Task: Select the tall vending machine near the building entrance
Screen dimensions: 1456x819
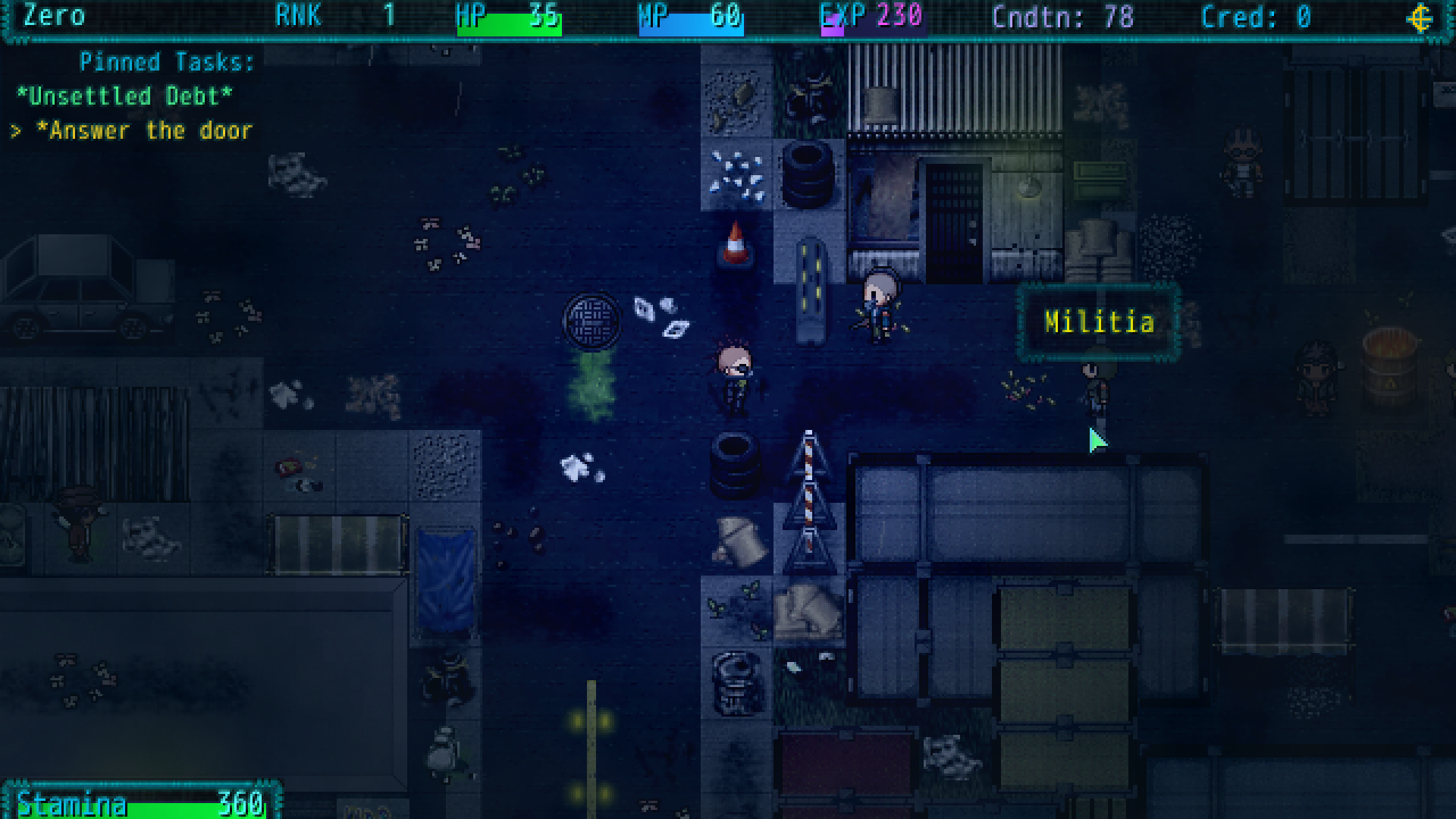Action: 812,288
